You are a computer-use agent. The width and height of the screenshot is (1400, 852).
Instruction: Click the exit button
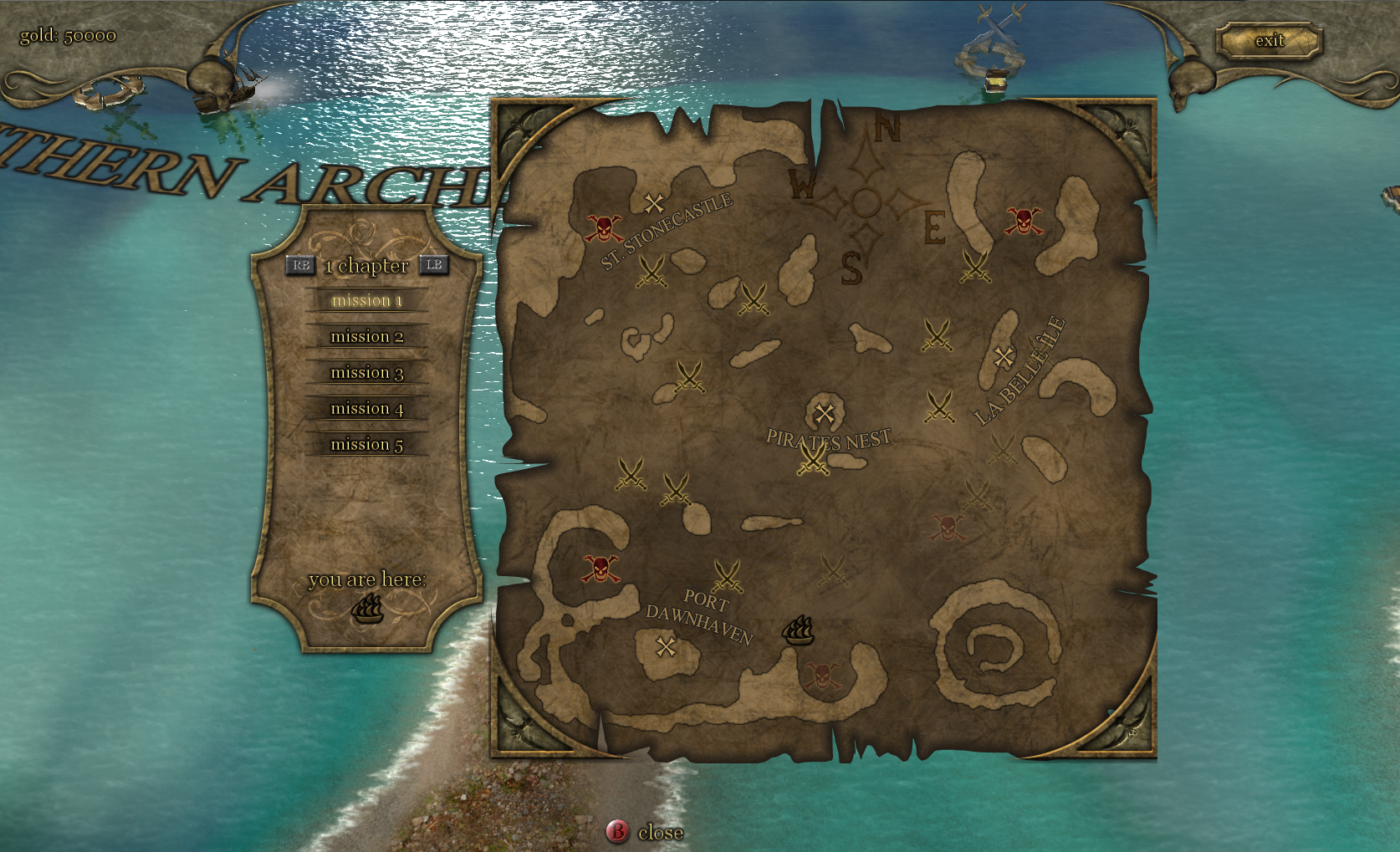[x=1269, y=41]
